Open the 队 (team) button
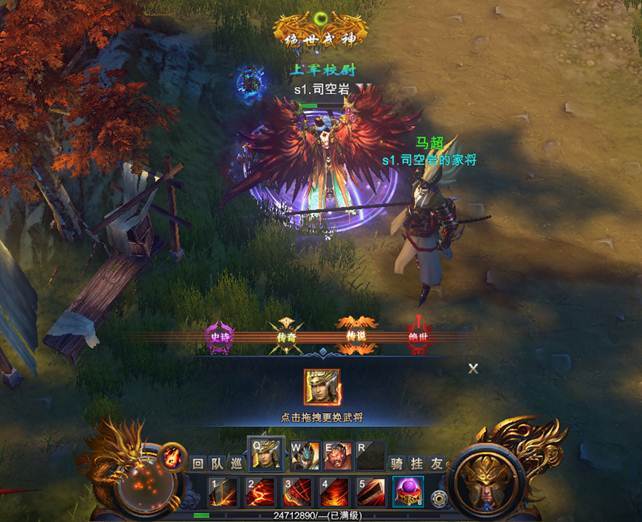The height and width of the screenshot is (522, 642). click(217, 464)
